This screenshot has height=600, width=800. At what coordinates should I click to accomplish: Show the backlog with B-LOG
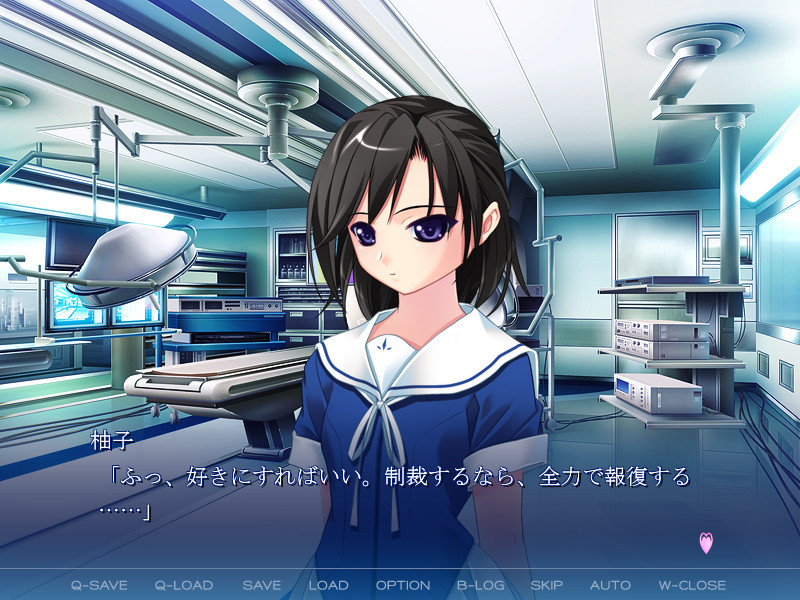coord(480,585)
